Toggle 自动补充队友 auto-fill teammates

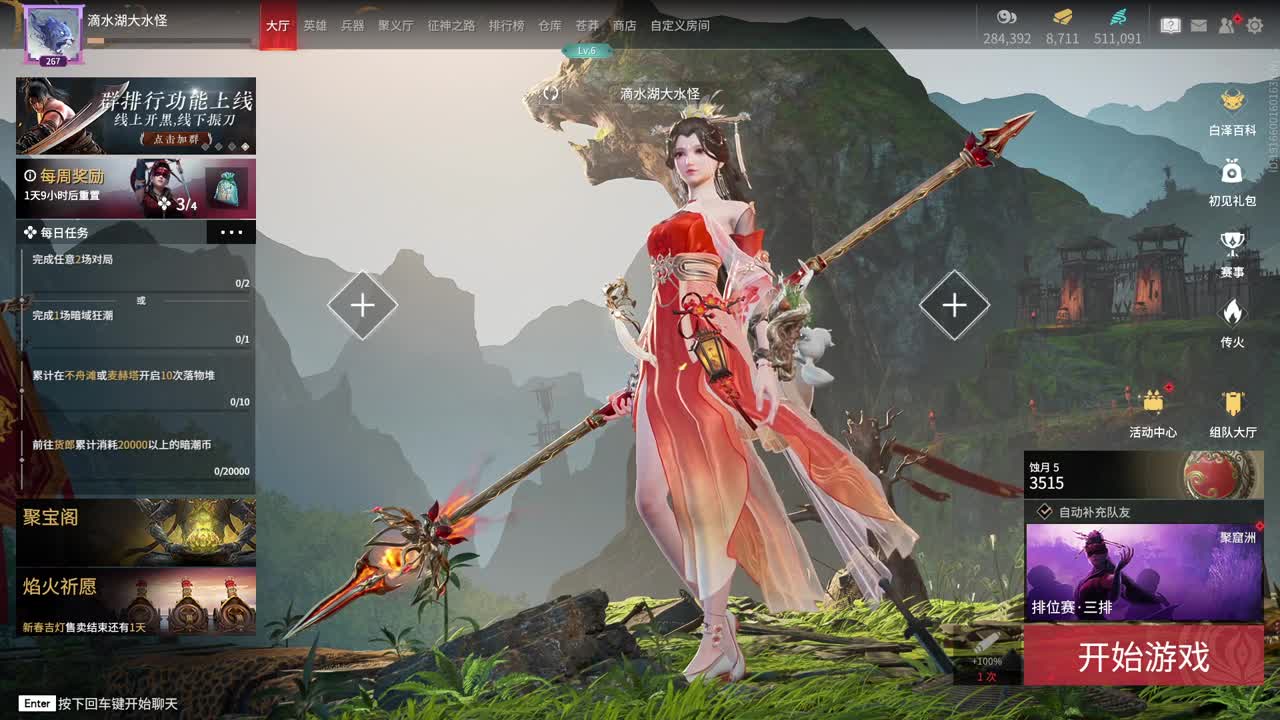pyautogui.click(x=1045, y=512)
